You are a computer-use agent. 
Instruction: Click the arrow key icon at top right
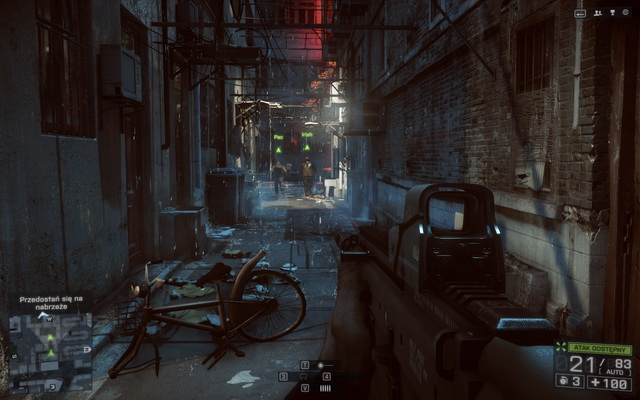tap(580, 13)
